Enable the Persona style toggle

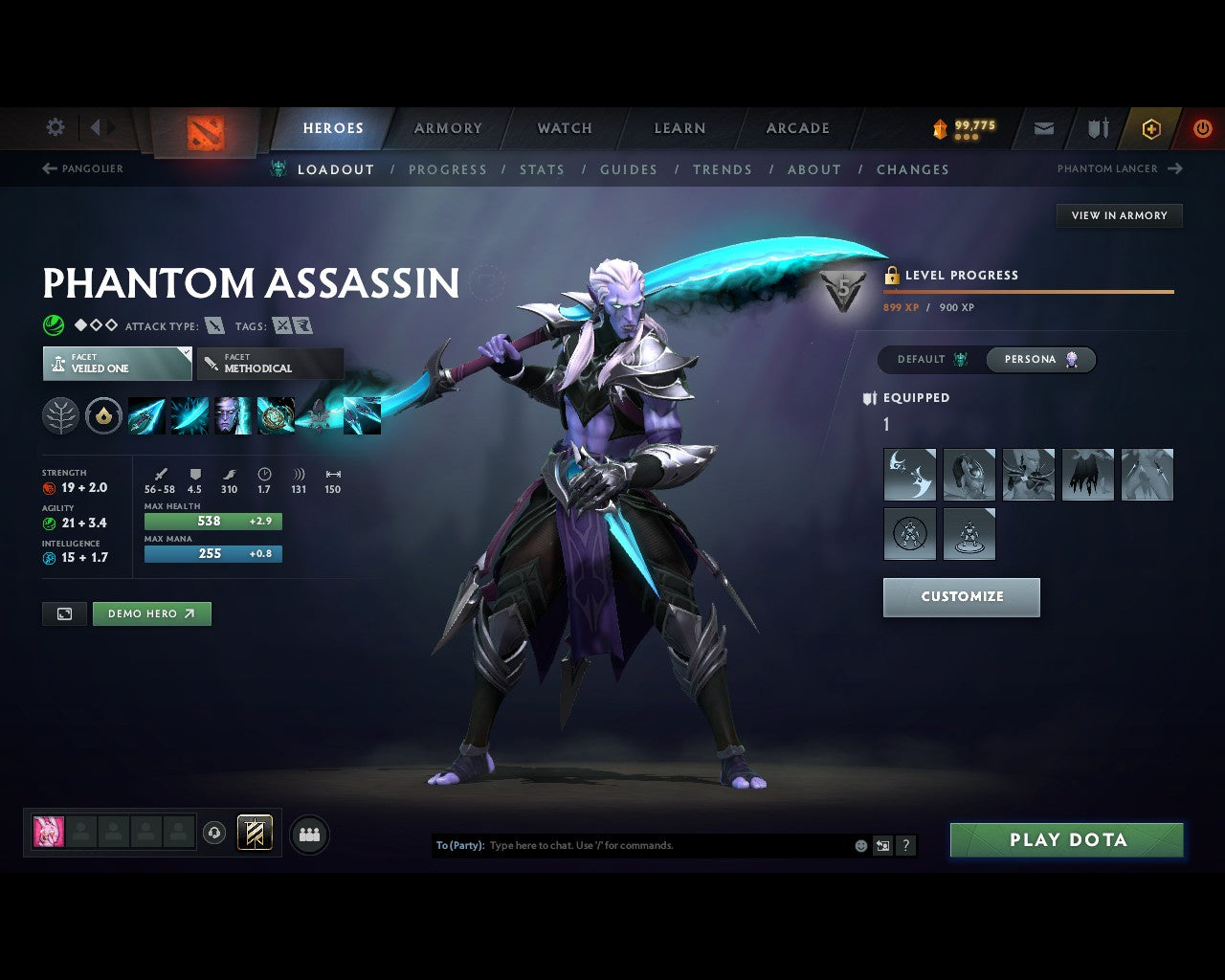pyautogui.click(x=1040, y=360)
